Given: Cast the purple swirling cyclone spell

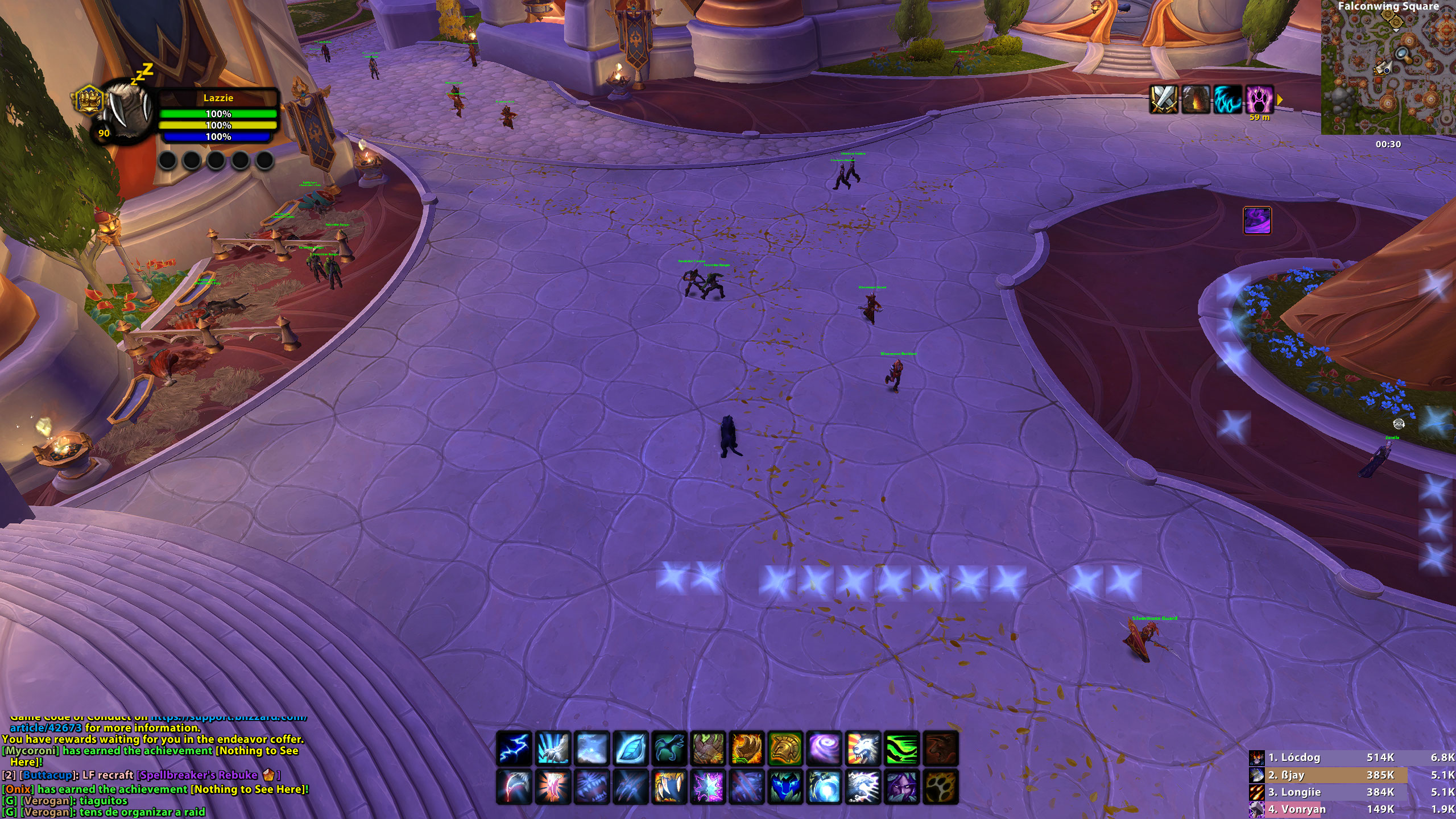Looking at the screenshot, I should 824,748.
